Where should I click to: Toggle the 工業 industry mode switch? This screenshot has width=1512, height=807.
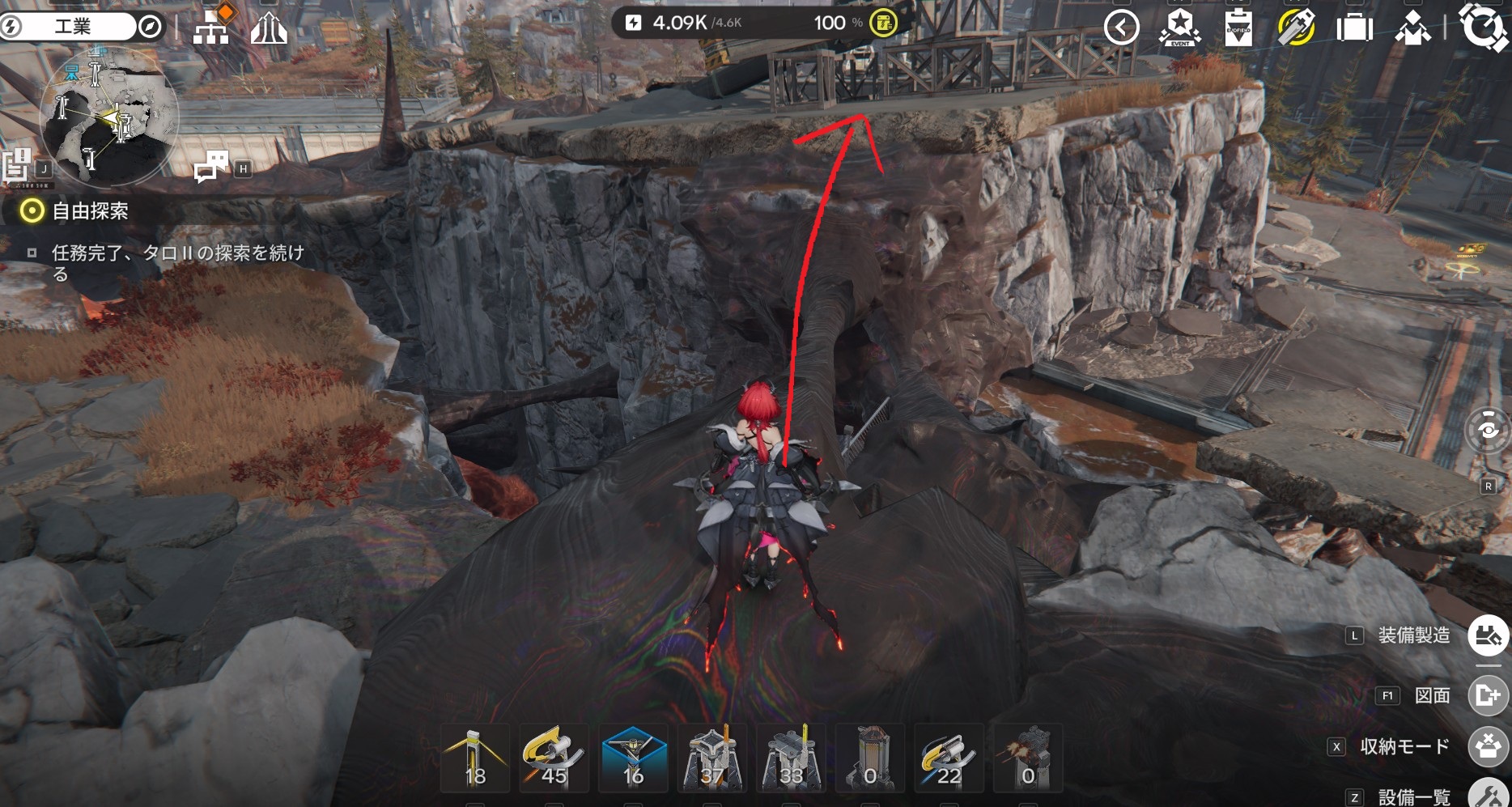pyautogui.click(x=81, y=27)
